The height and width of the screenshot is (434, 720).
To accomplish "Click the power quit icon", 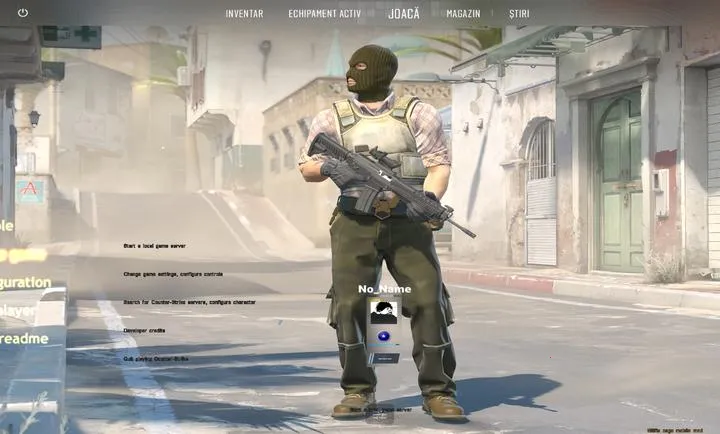I will point(23,13).
